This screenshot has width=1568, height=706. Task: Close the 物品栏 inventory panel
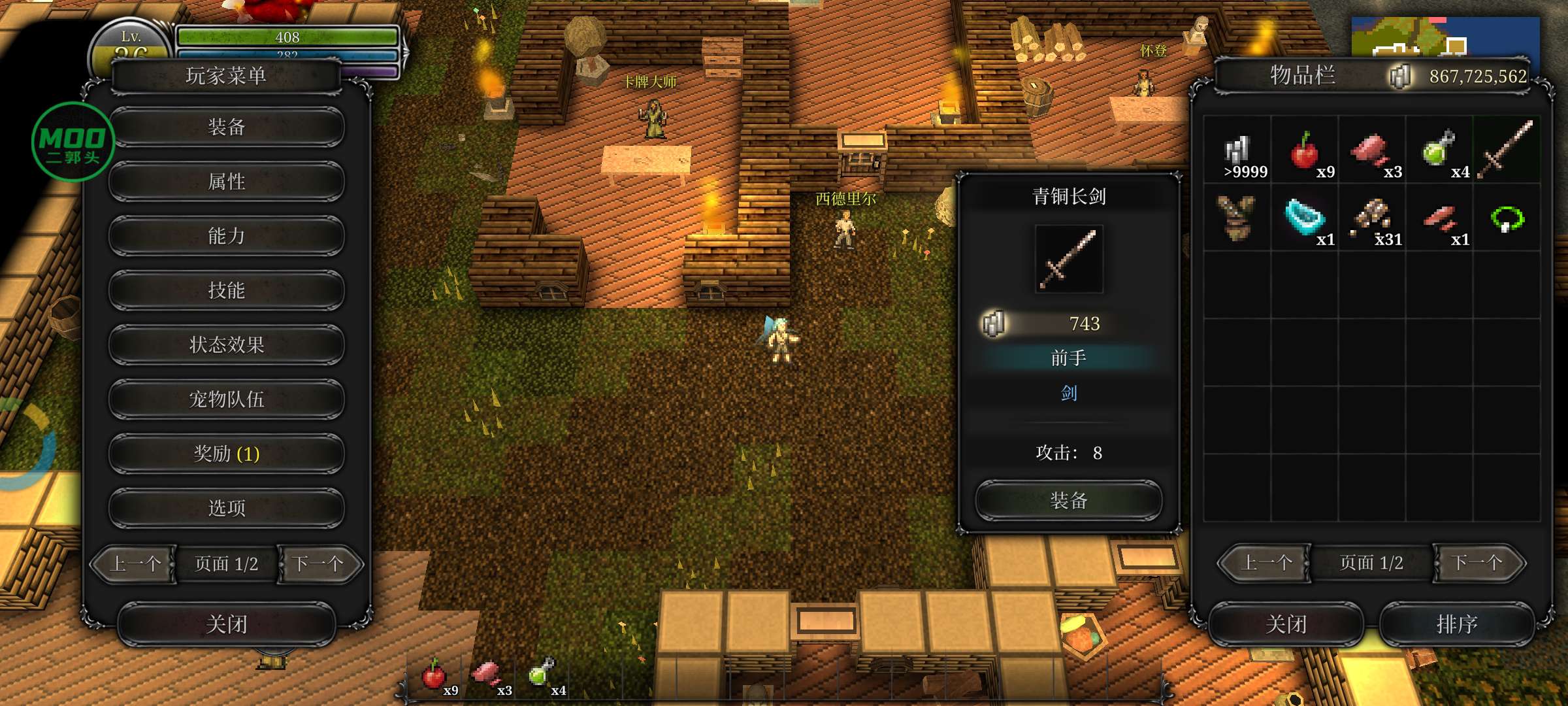coord(1285,624)
